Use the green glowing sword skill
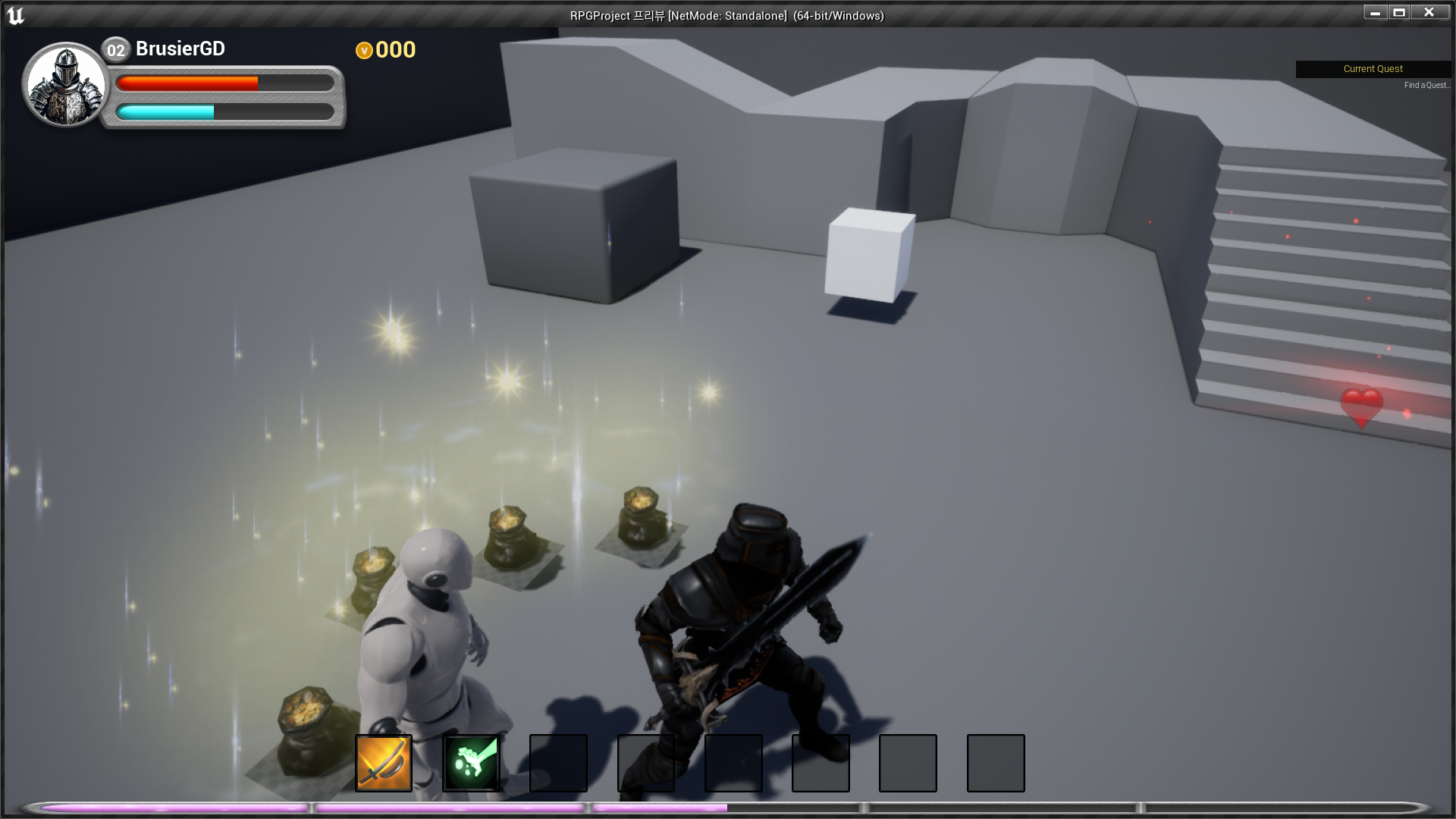Viewport: 1456px width, 819px height. coord(471,763)
